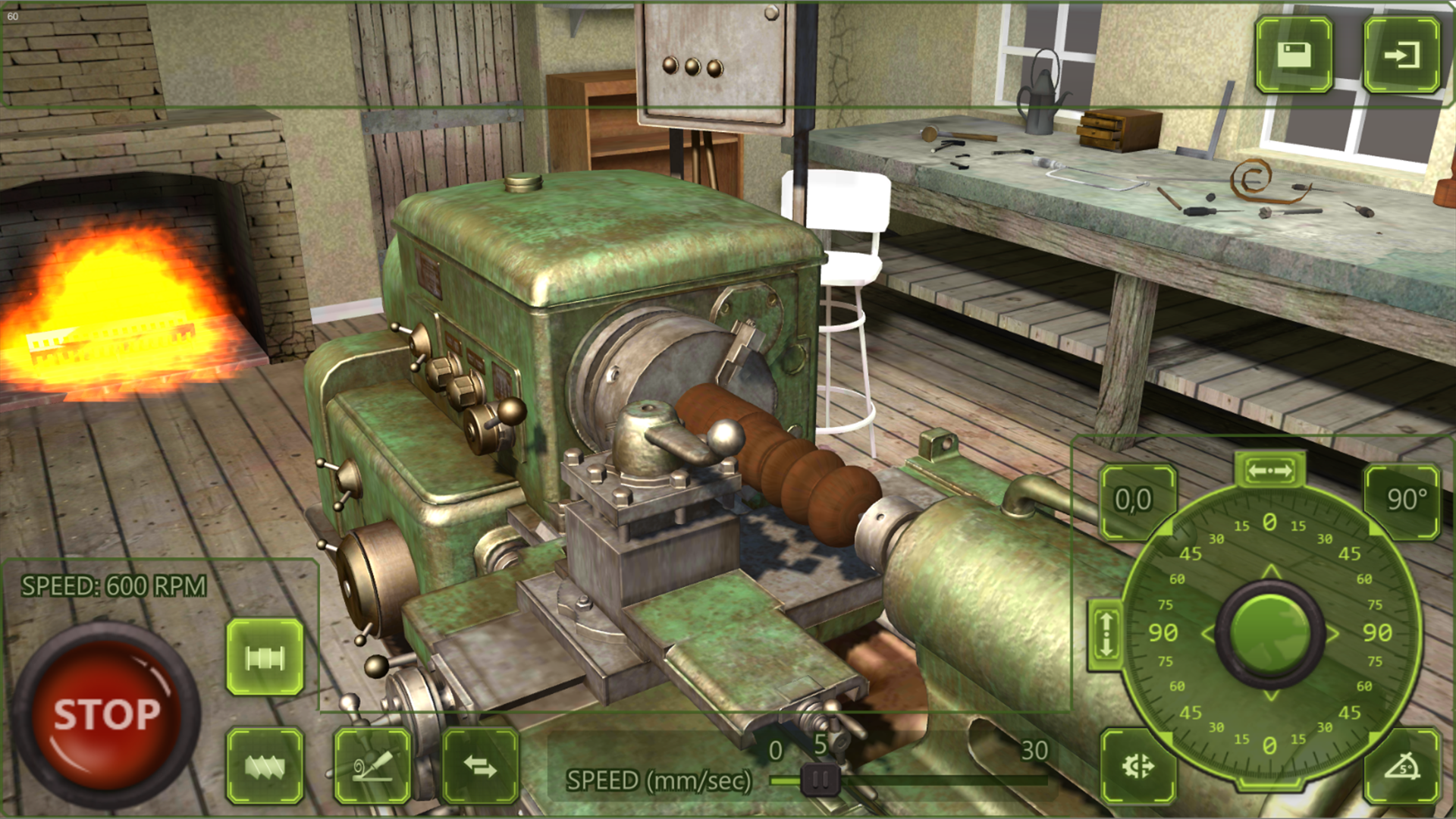Nudge the tool with the dial's left arrow
Image resolution: width=1456 pixels, height=819 pixels.
click(x=1207, y=633)
